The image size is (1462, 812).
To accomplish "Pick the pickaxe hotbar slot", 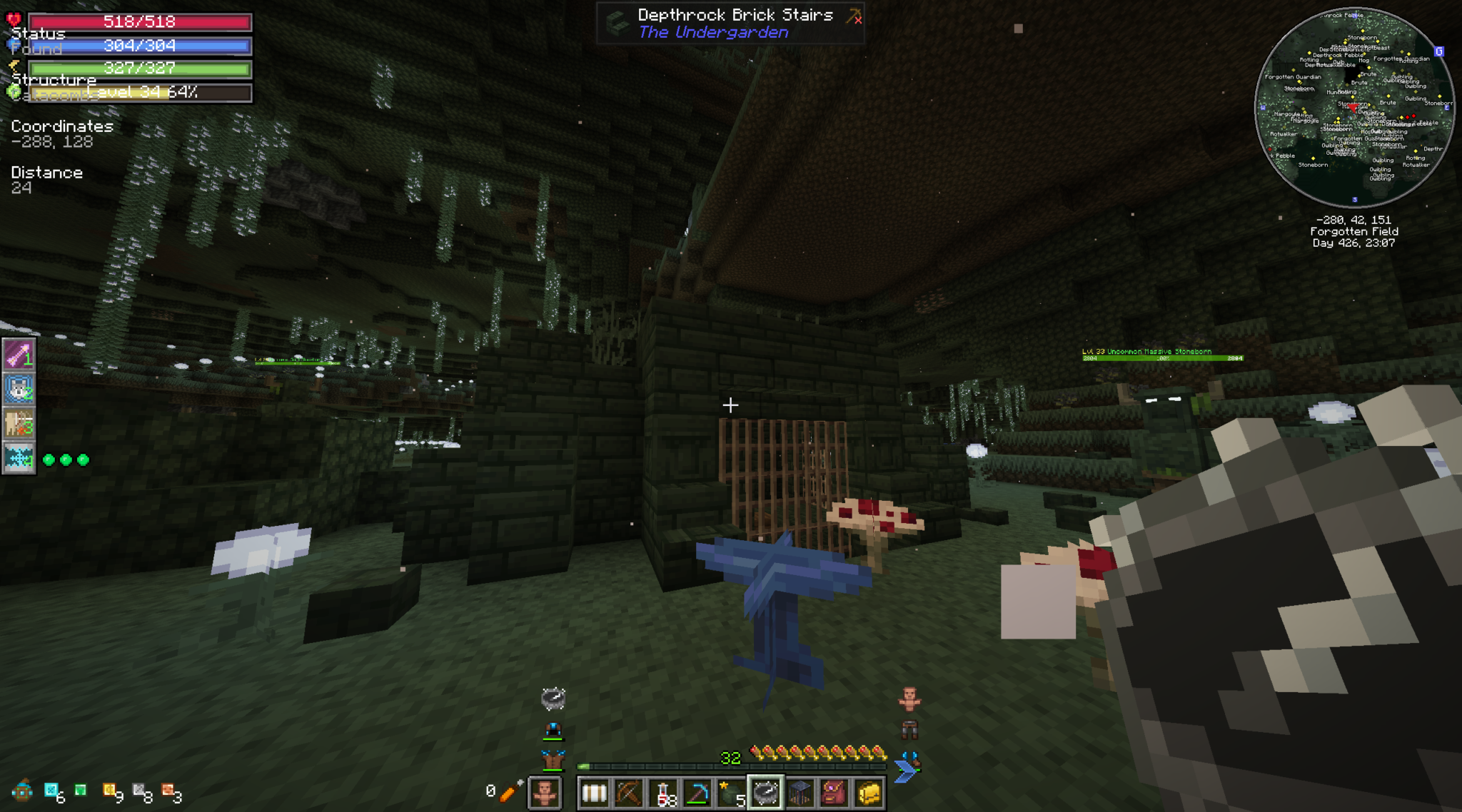I will click(x=697, y=793).
